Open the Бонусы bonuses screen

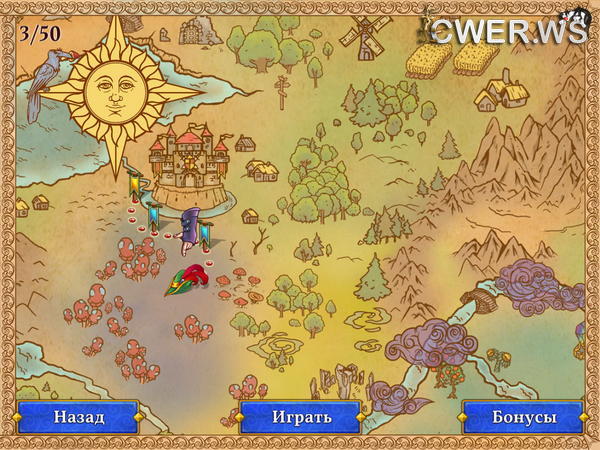point(522,416)
